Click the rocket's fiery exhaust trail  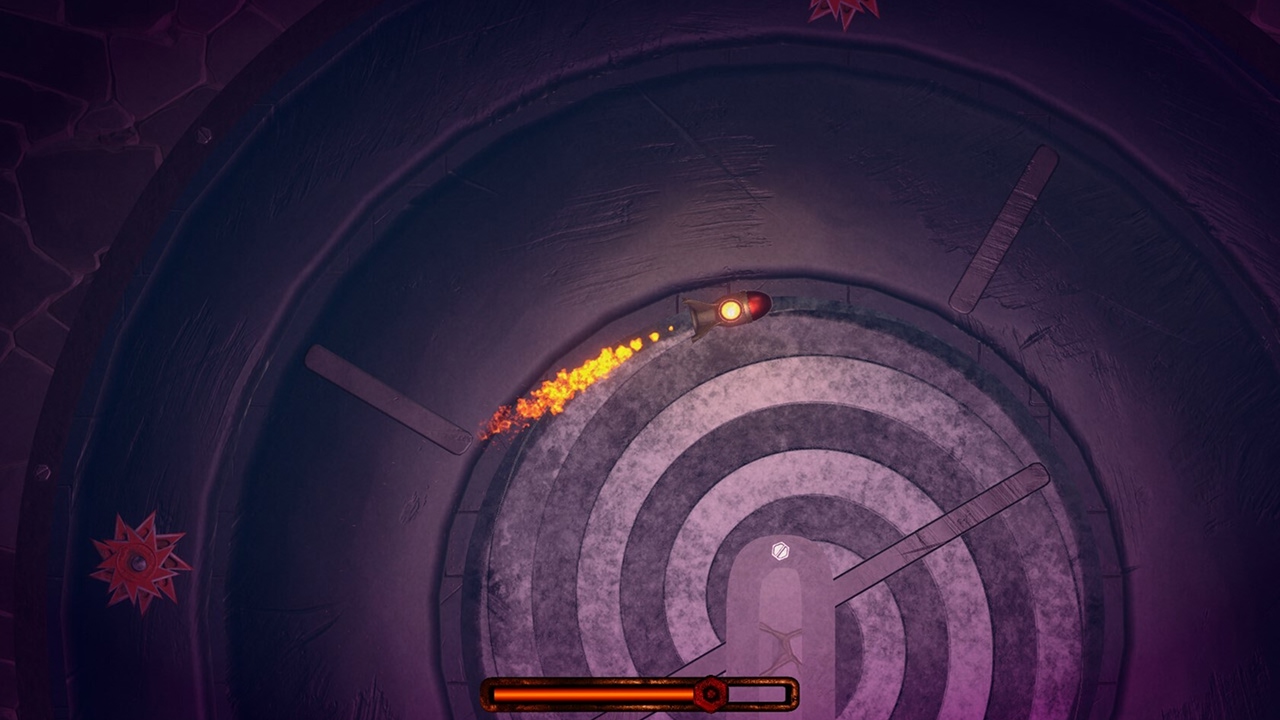click(580, 380)
